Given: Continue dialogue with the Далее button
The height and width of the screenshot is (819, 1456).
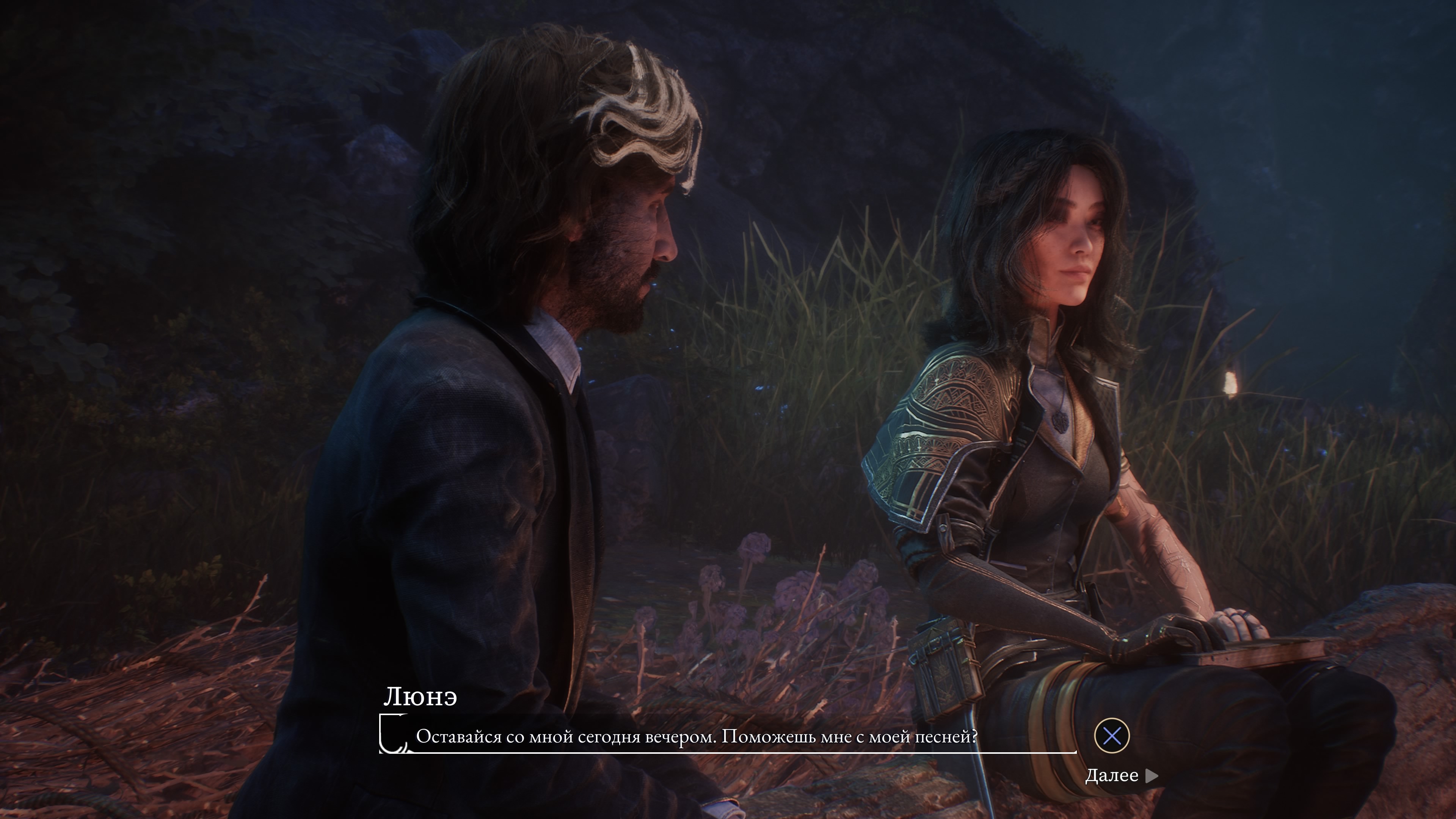Looking at the screenshot, I should click(x=1120, y=775).
